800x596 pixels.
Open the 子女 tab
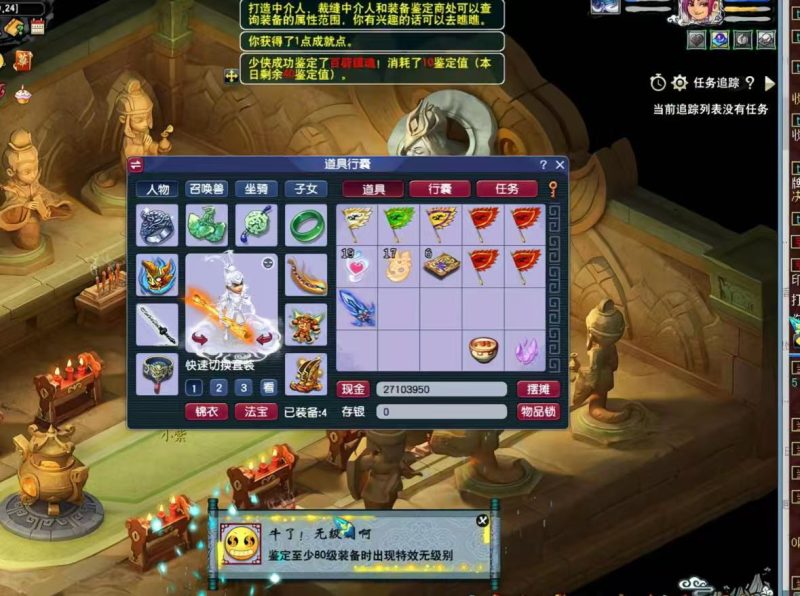click(306, 189)
